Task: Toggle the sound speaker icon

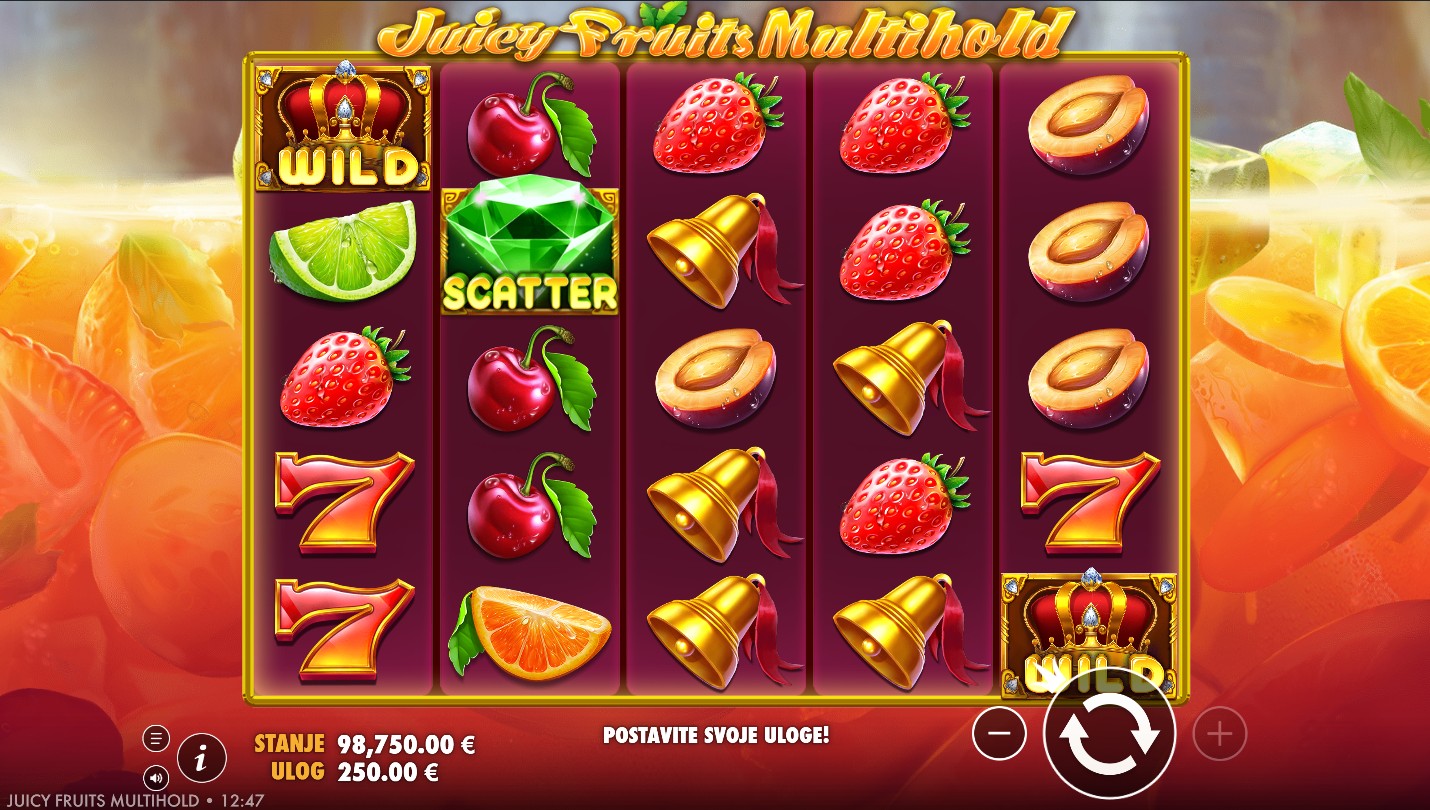Action: (156, 777)
